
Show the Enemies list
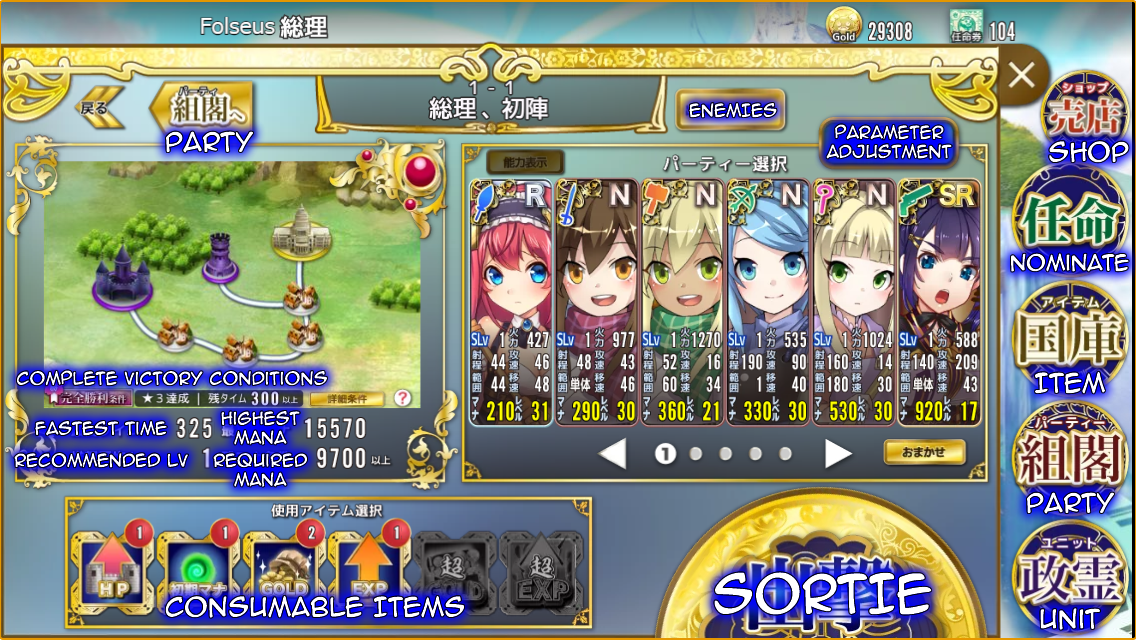pos(730,110)
